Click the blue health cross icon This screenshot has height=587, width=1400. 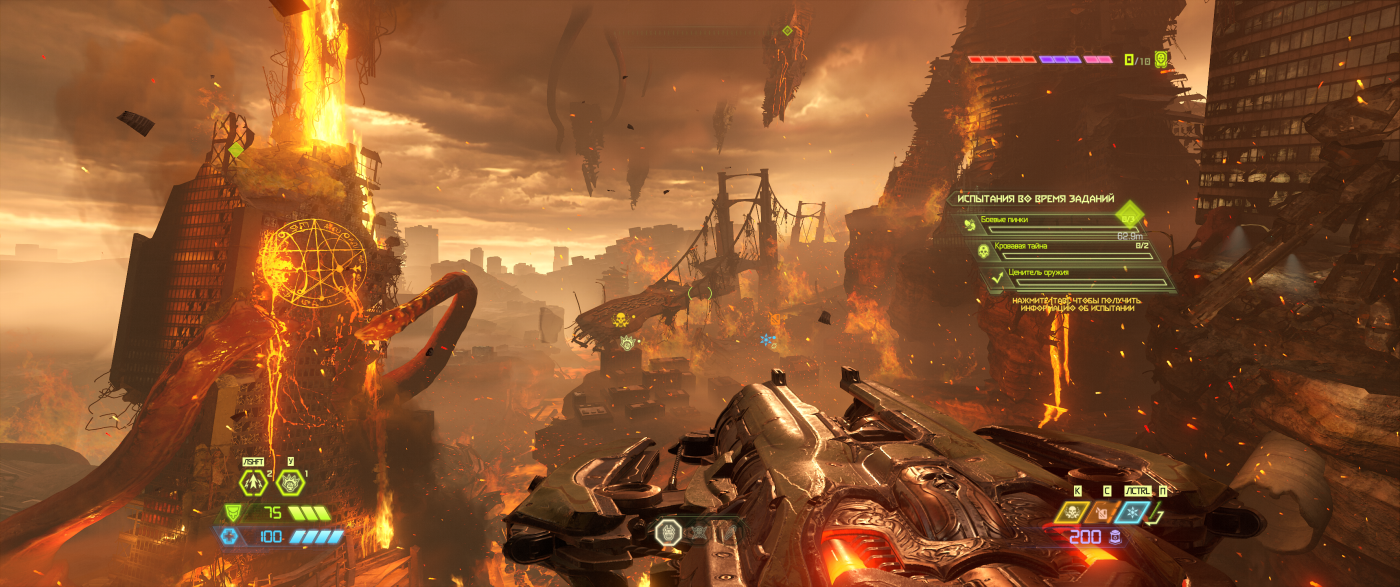tap(231, 537)
